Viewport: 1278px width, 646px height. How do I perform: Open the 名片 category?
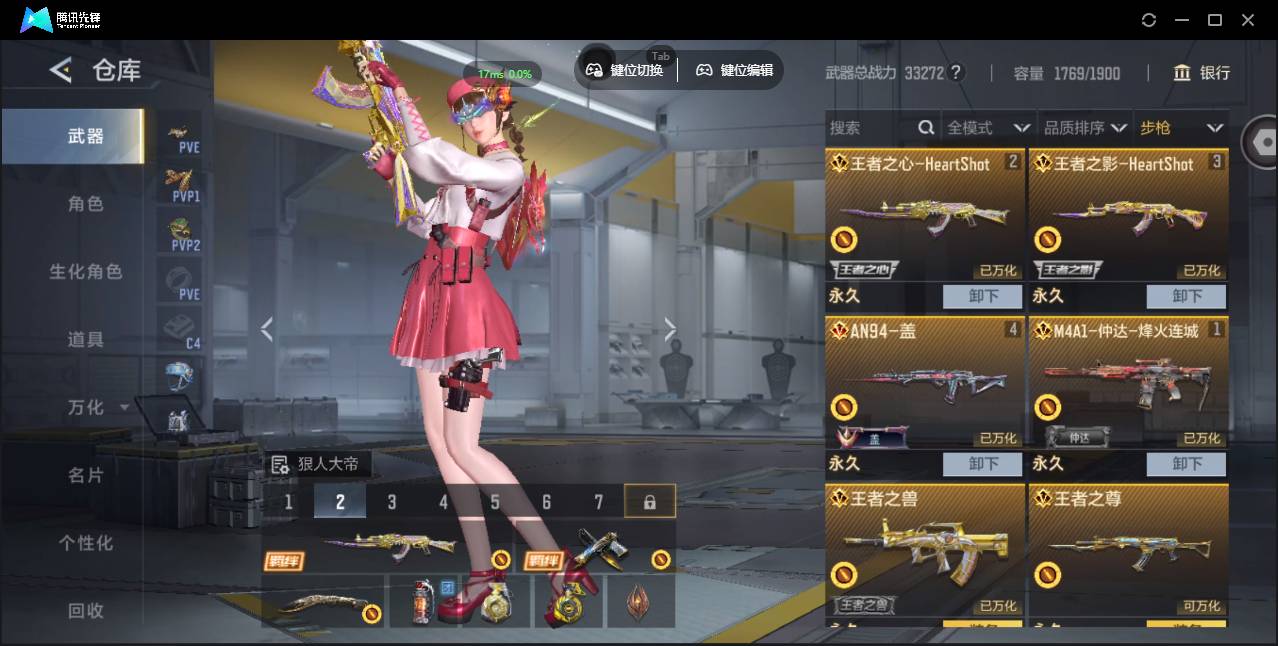[85, 475]
